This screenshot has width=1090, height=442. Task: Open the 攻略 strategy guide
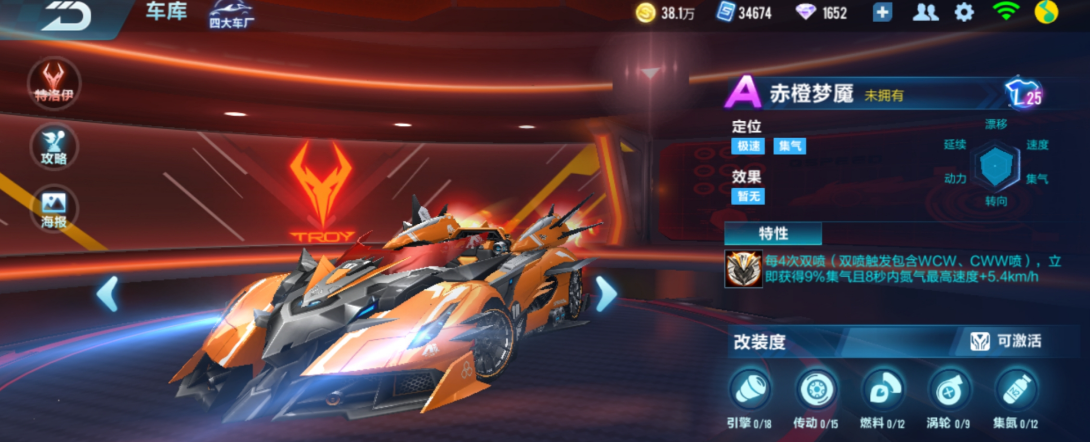click(54, 147)
